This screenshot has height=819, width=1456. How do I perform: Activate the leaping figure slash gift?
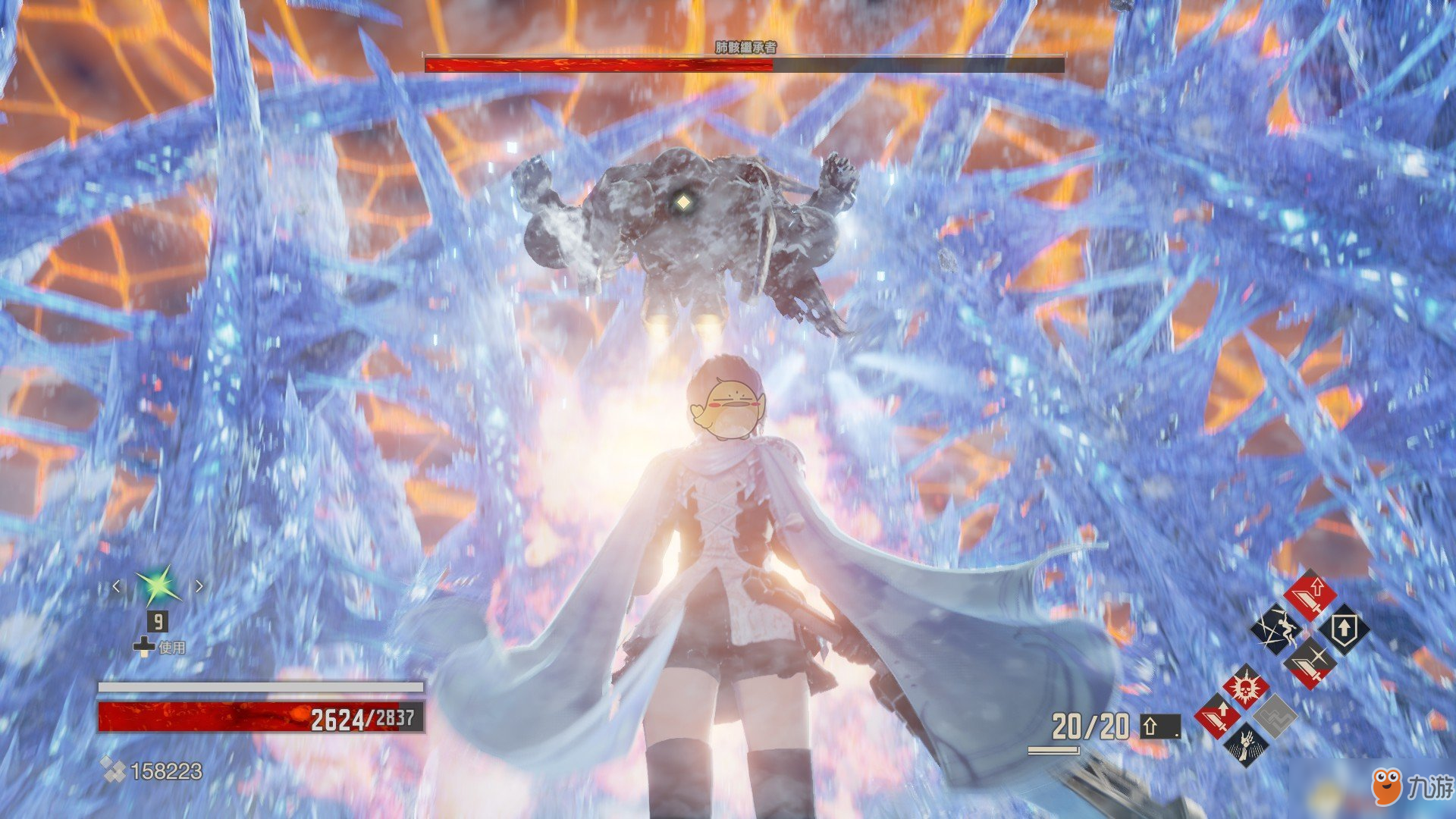click(1276, 629)
